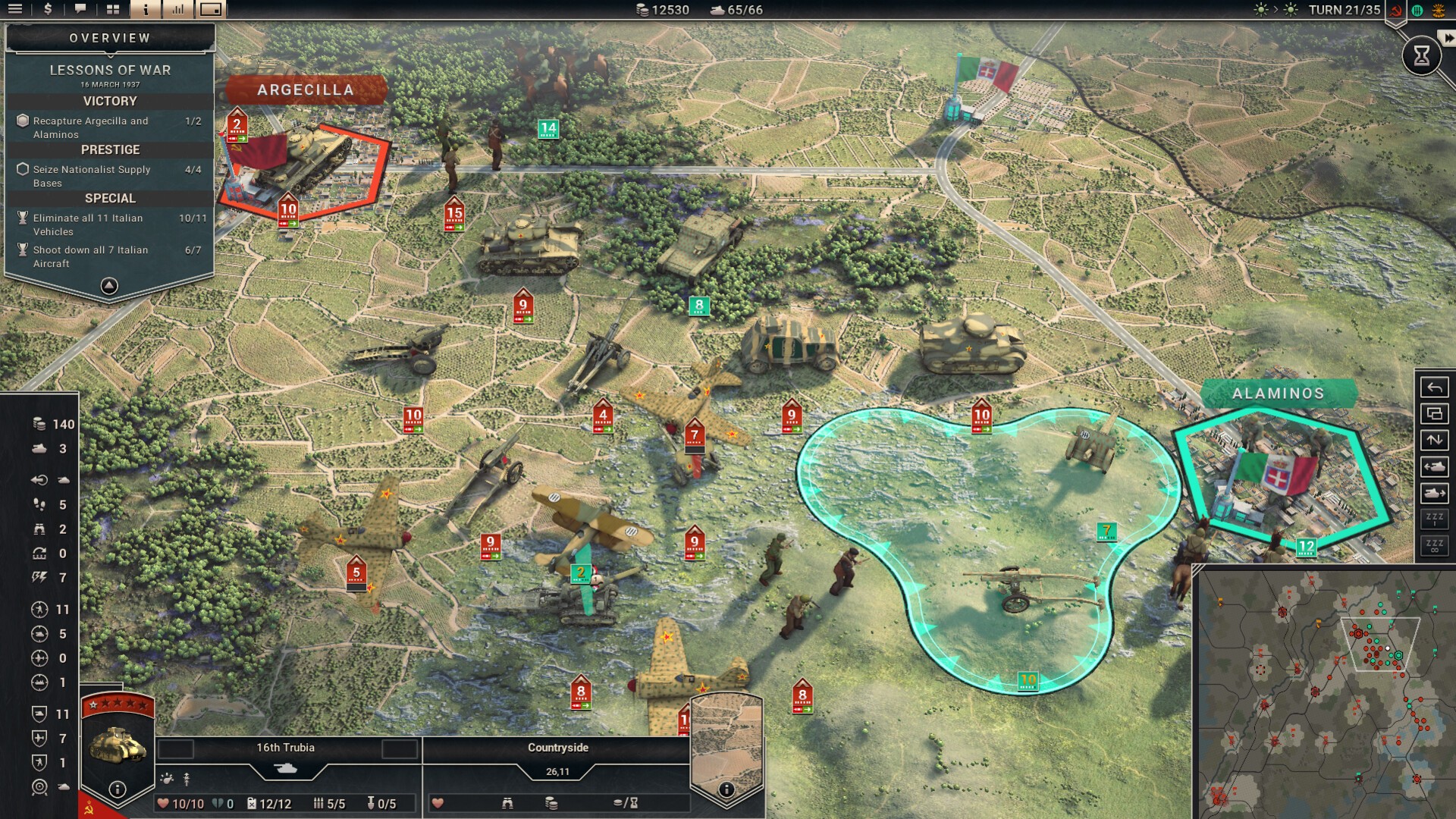Open the prestige dollar icon in top toolbar
The height and width of the screenshot is (819, 1456).
pyautogui.click(x=48, y=10)
